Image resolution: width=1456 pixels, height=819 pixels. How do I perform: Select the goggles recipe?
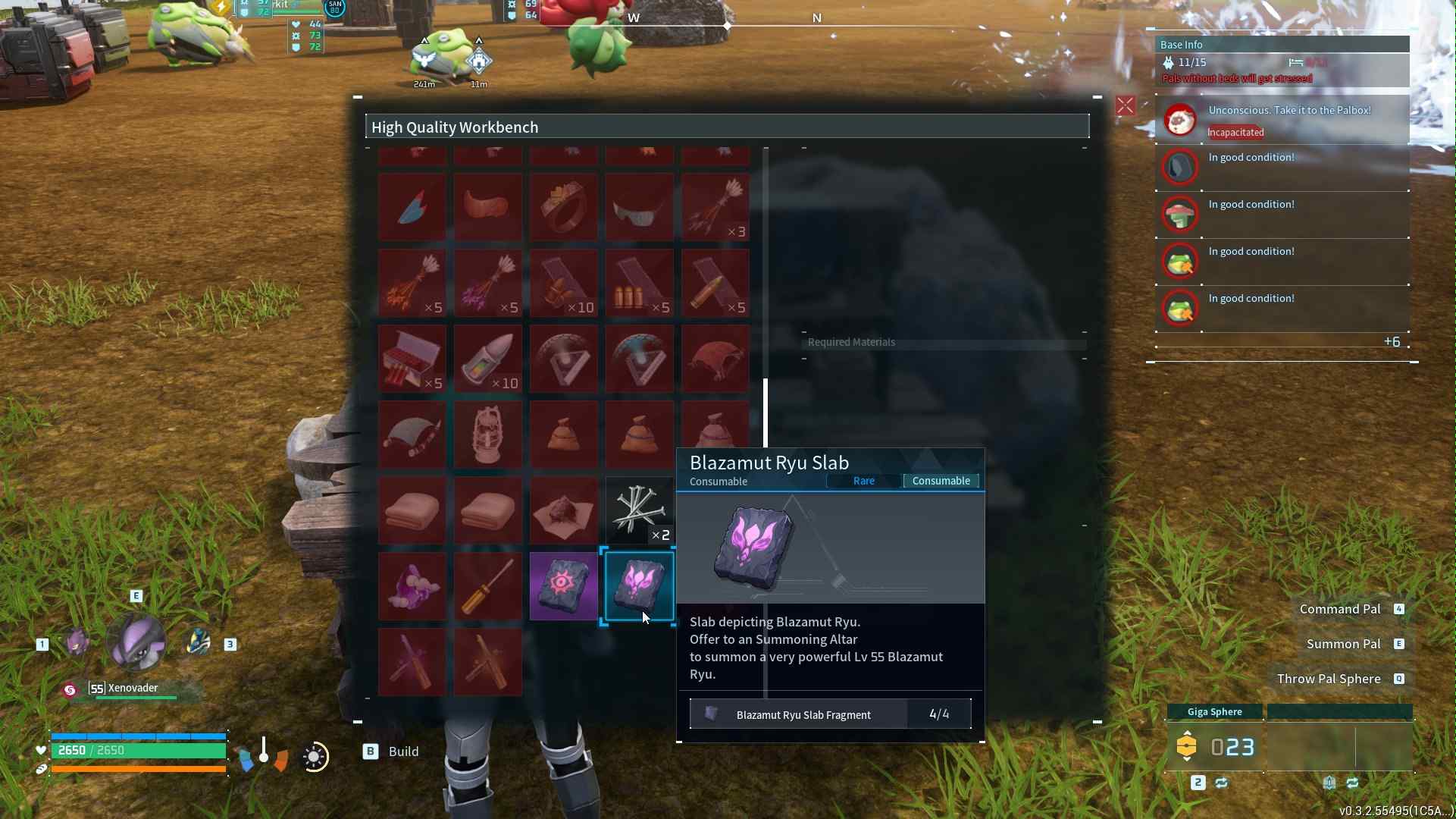tap(640, 207)
